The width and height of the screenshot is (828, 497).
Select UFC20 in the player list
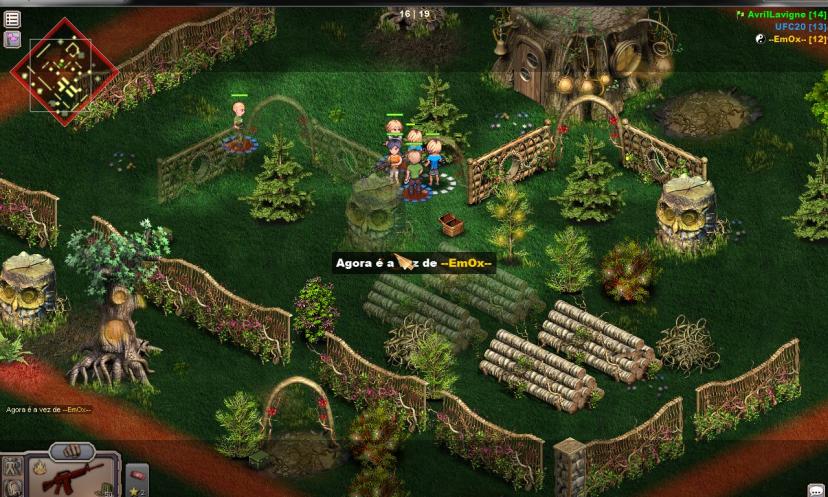799,27
